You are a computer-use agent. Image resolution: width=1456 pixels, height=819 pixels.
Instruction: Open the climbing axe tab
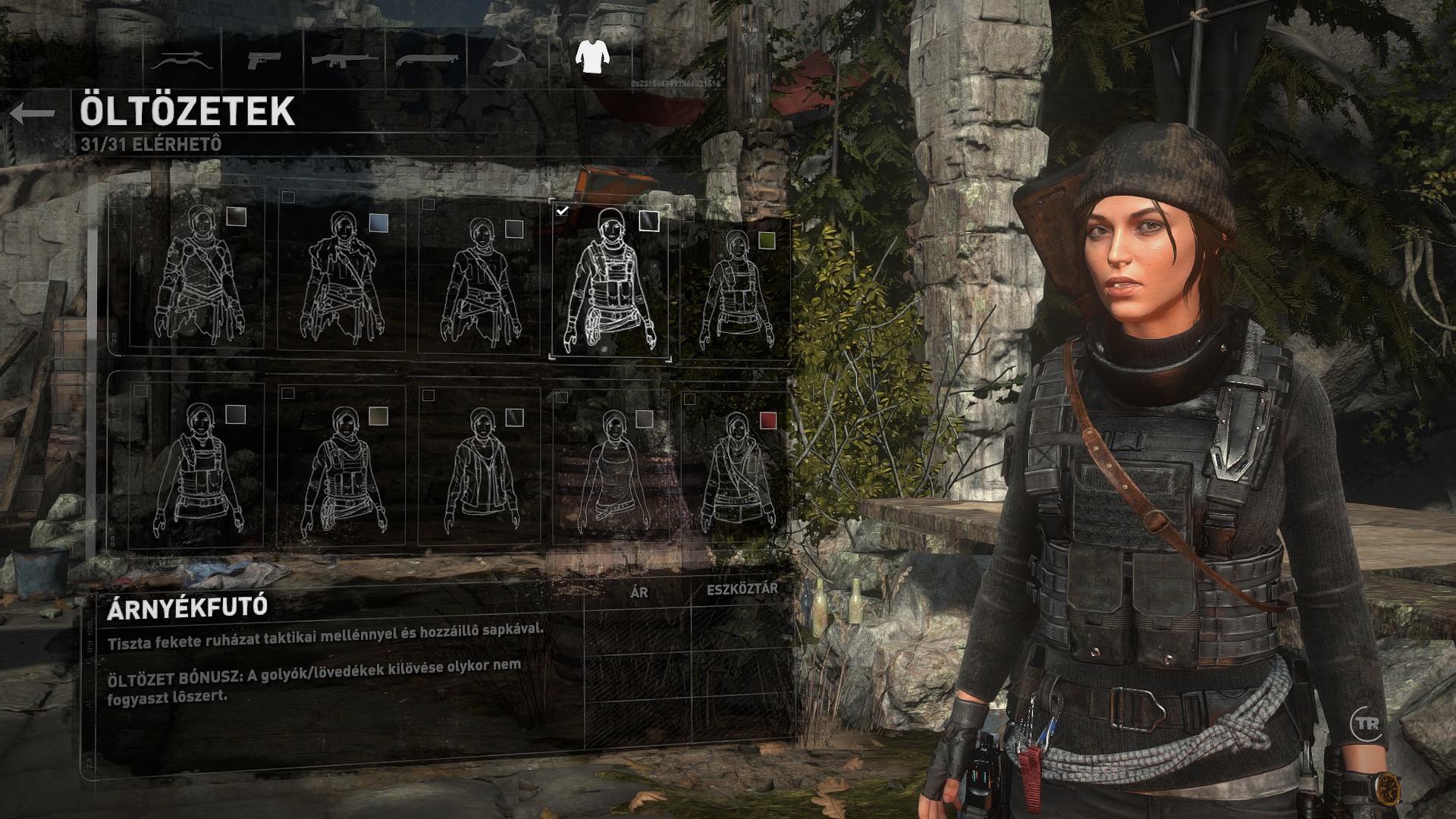509,58
